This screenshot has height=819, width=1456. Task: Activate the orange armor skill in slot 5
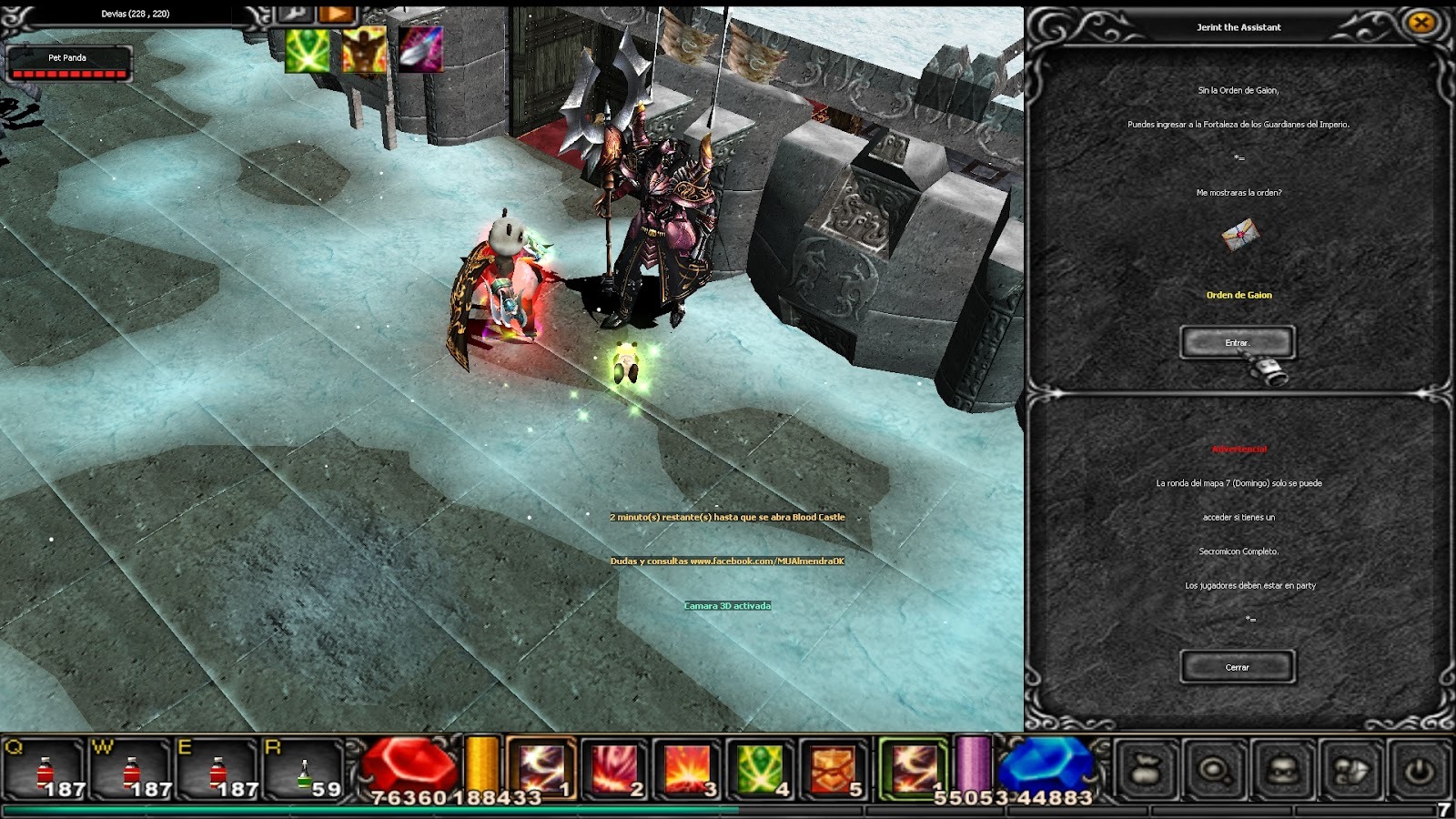tap(834, 769)
